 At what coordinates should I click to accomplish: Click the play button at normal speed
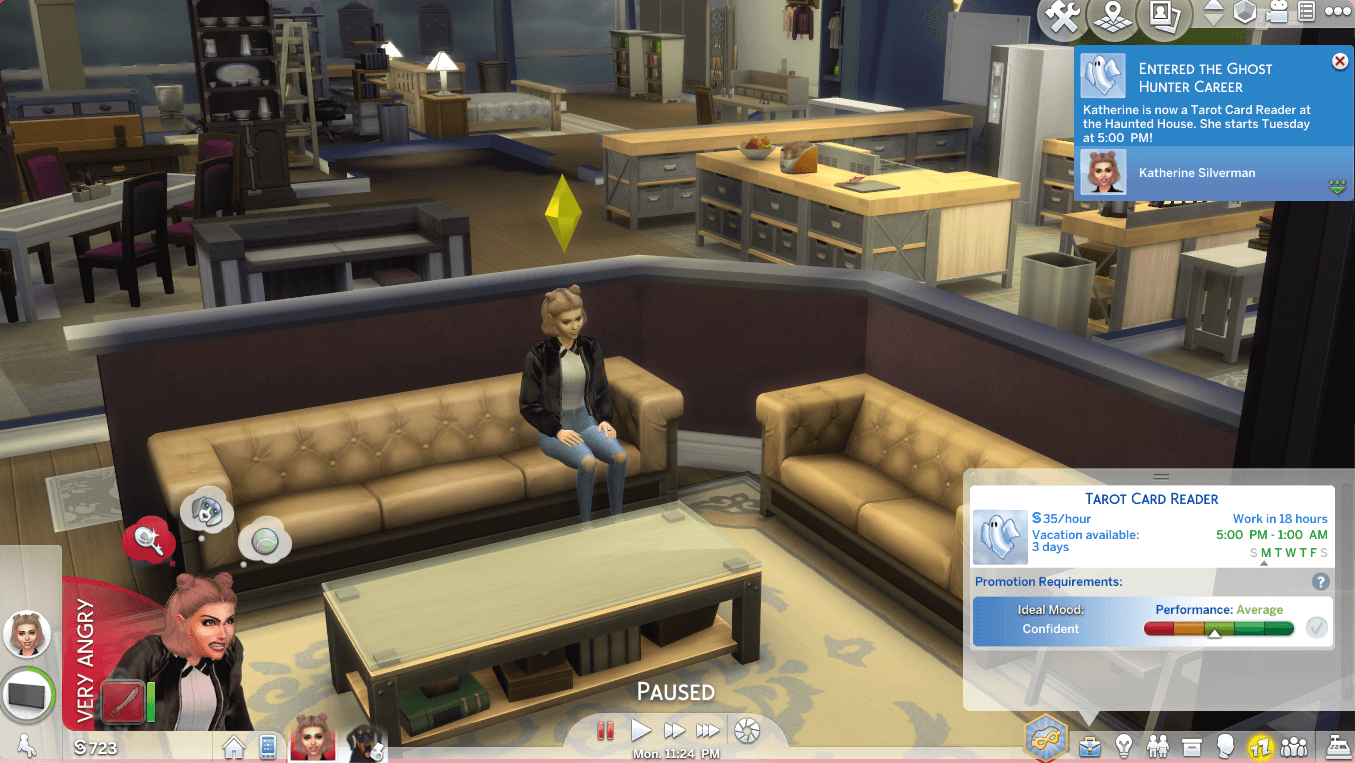pos(640,730)
